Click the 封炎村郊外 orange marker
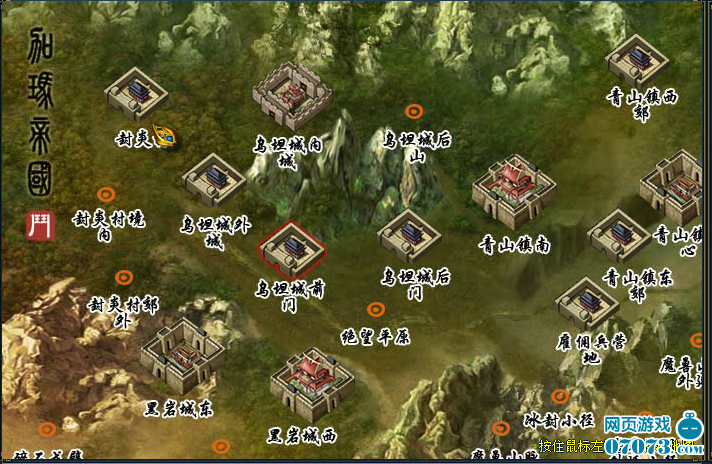 click(x=123, y=277)
